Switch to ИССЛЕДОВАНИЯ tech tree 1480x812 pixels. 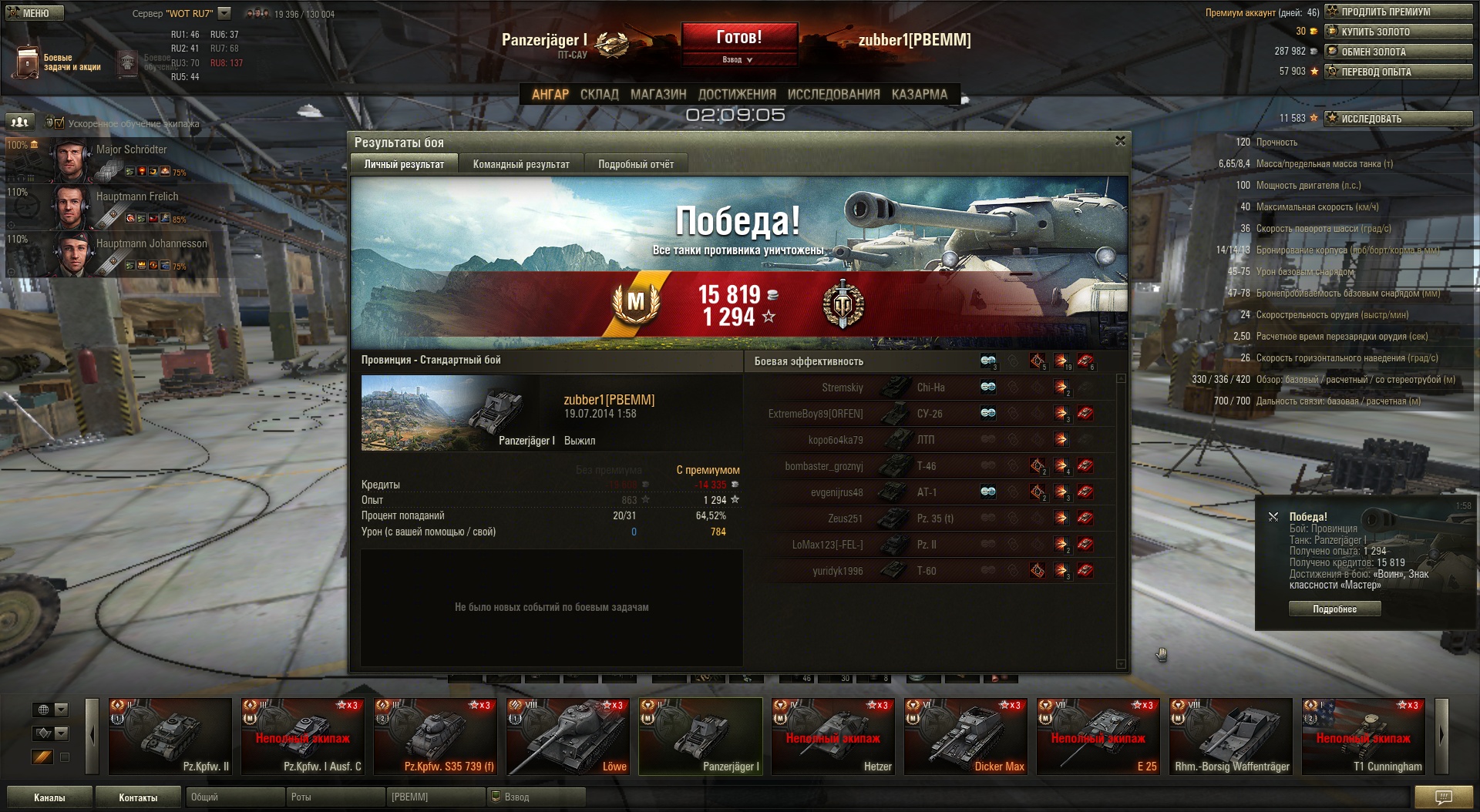click(x=833, y=94)
